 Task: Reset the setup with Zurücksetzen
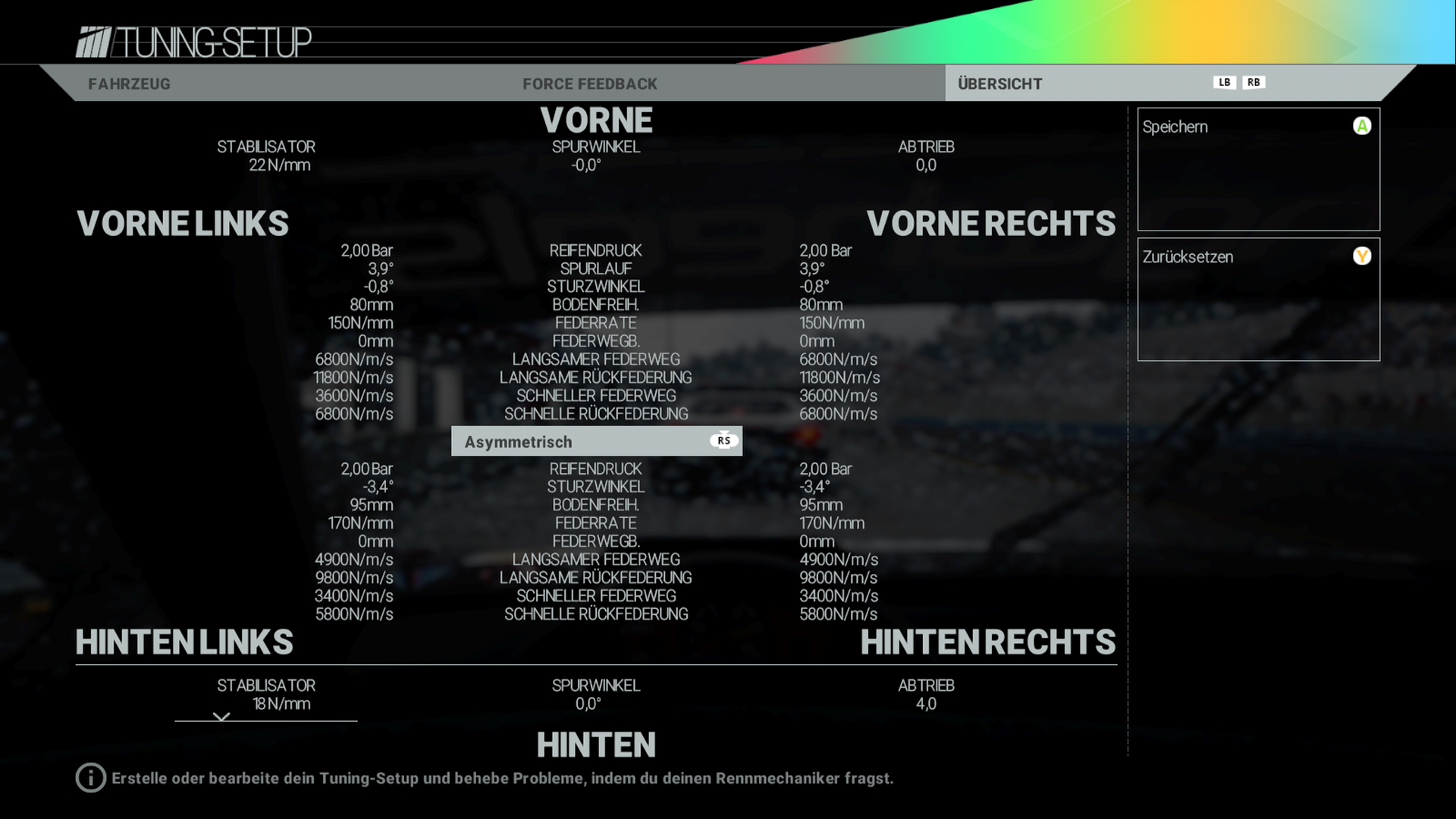(1257, 299)
